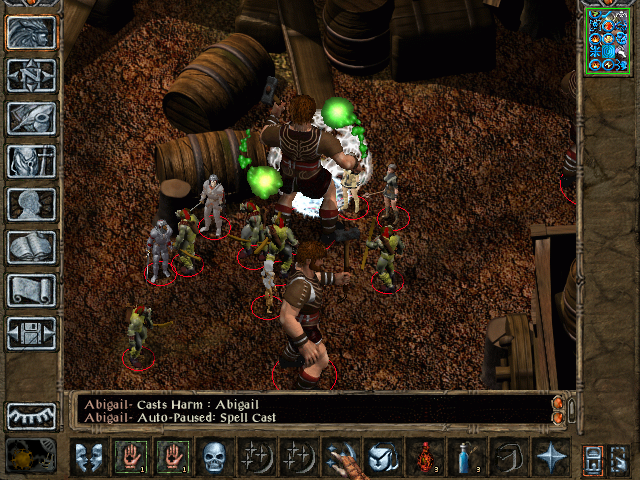Open the priest scroll button

click(x=32, y=290)
